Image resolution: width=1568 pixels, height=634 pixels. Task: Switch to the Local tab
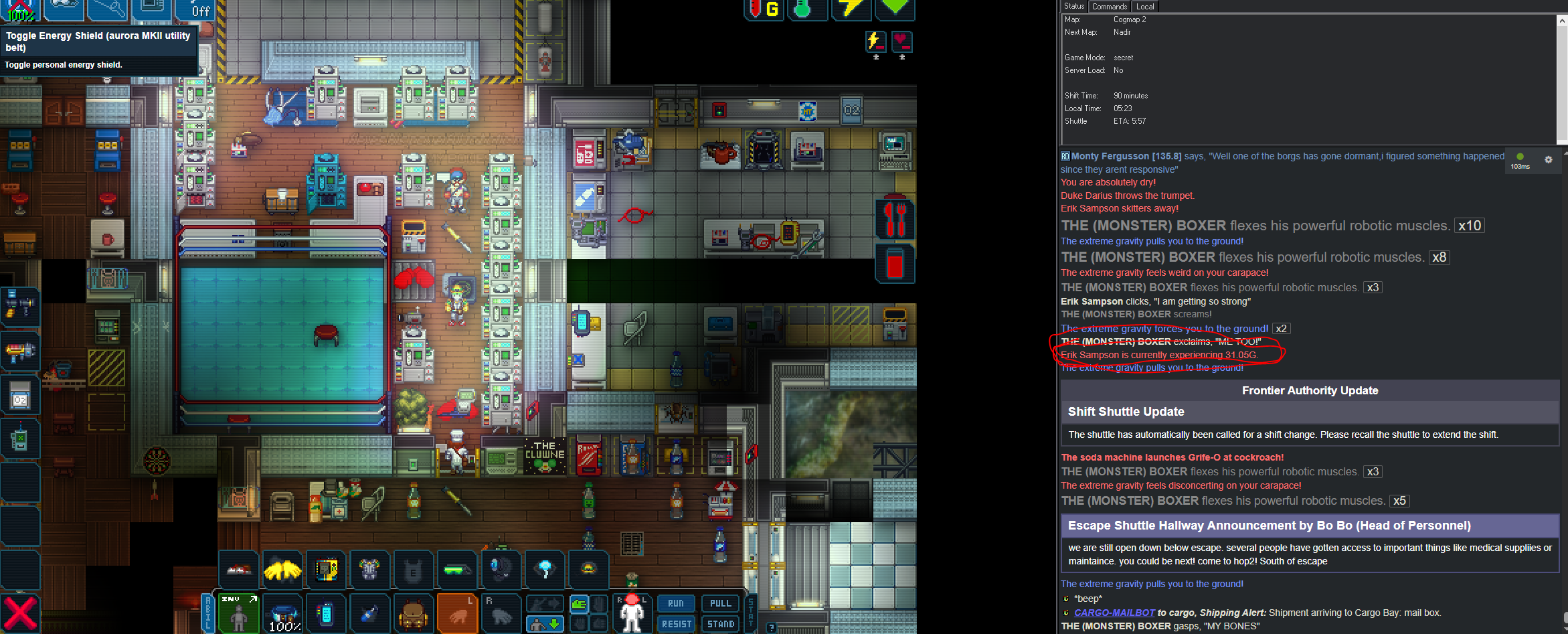[x=1145, y=7]
